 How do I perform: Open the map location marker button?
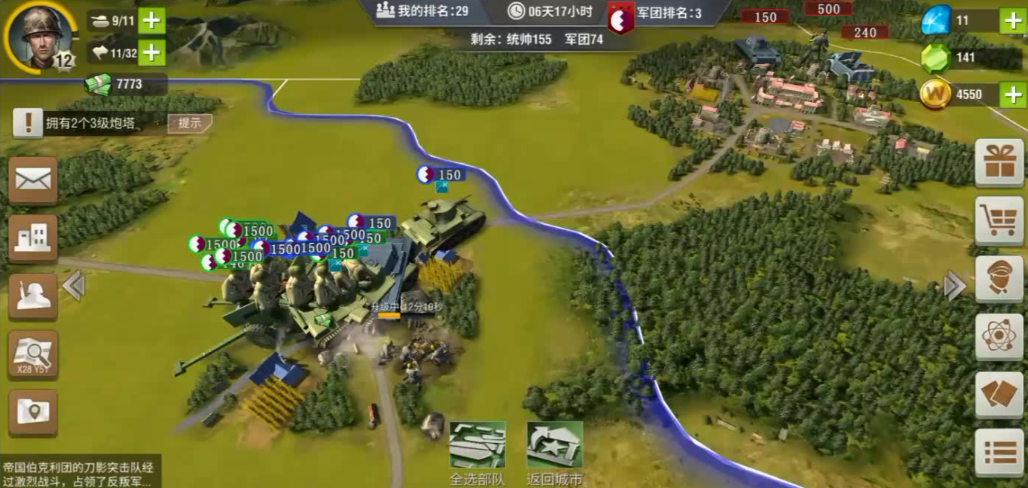click(33, 412)
